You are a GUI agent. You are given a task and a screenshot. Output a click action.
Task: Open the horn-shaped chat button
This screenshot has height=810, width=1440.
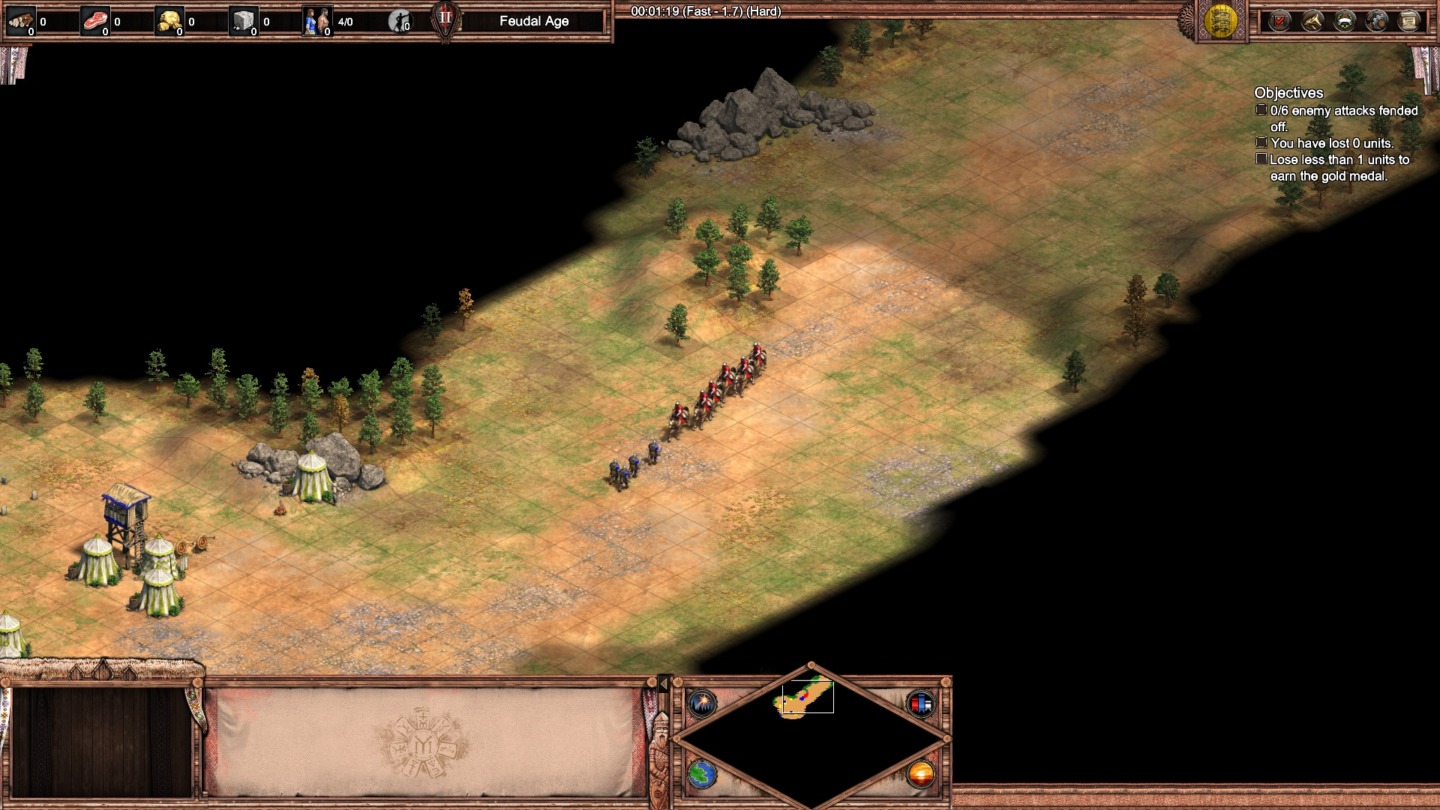click(1312, 20)
